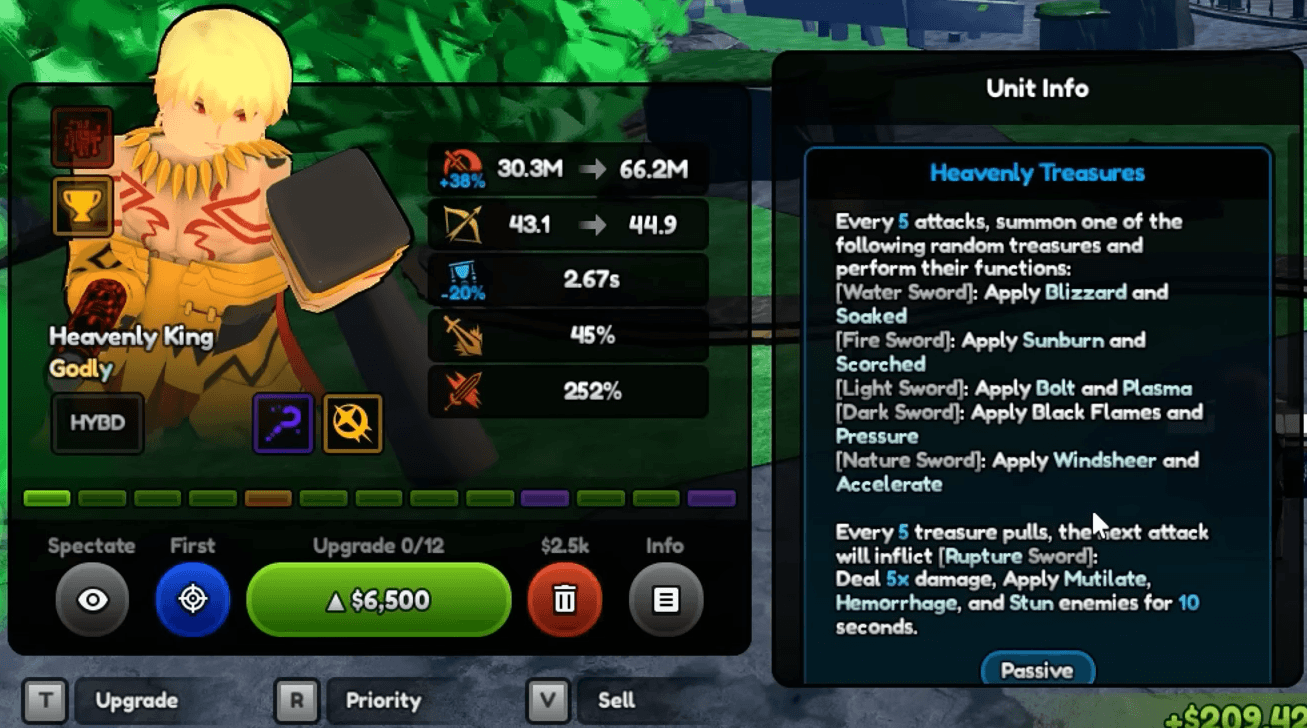Click the yellow crossed trait icon beside question mark

[351, 423]
